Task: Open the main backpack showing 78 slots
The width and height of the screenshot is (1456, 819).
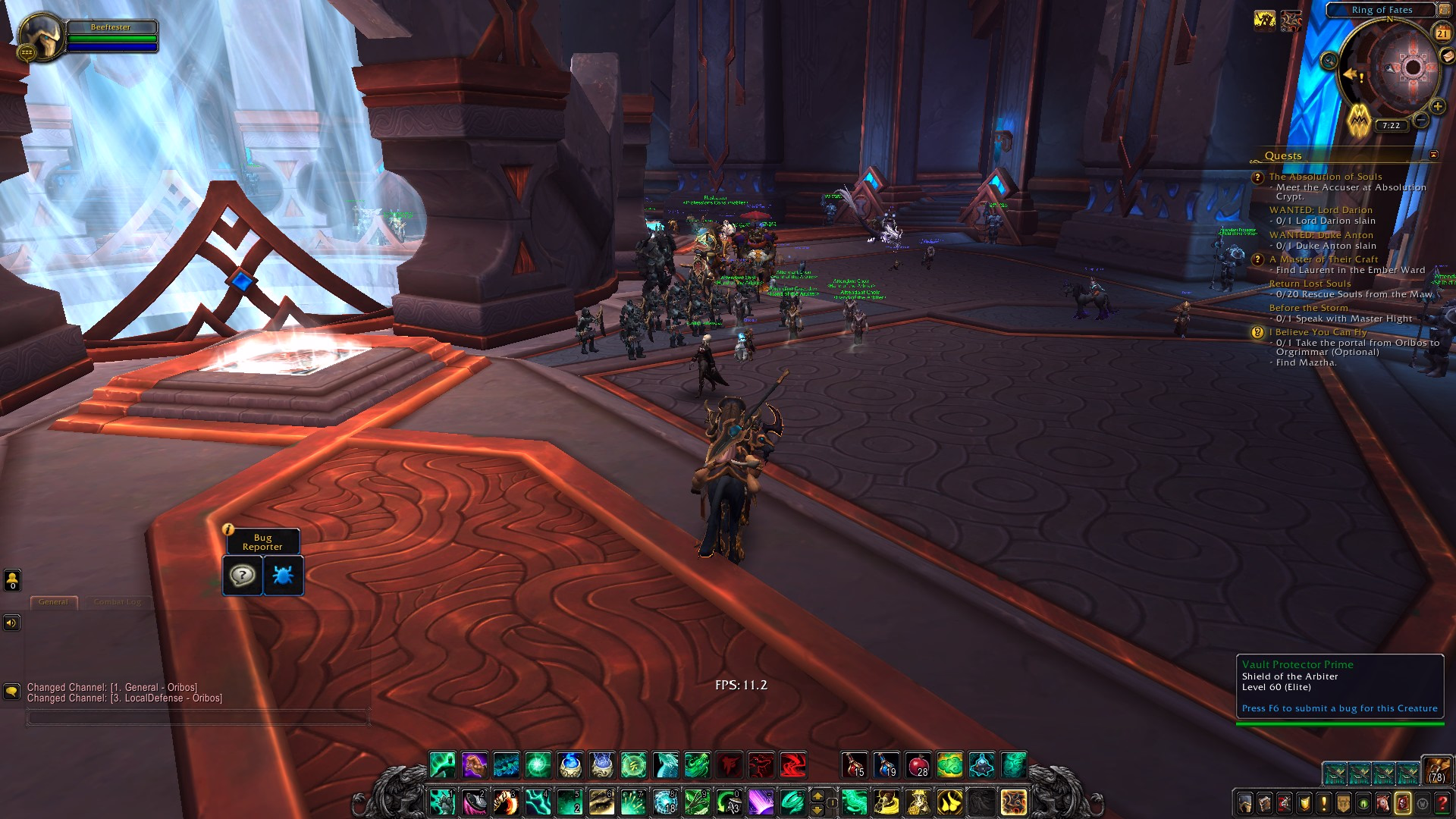Action: [x=1436, y=770]
